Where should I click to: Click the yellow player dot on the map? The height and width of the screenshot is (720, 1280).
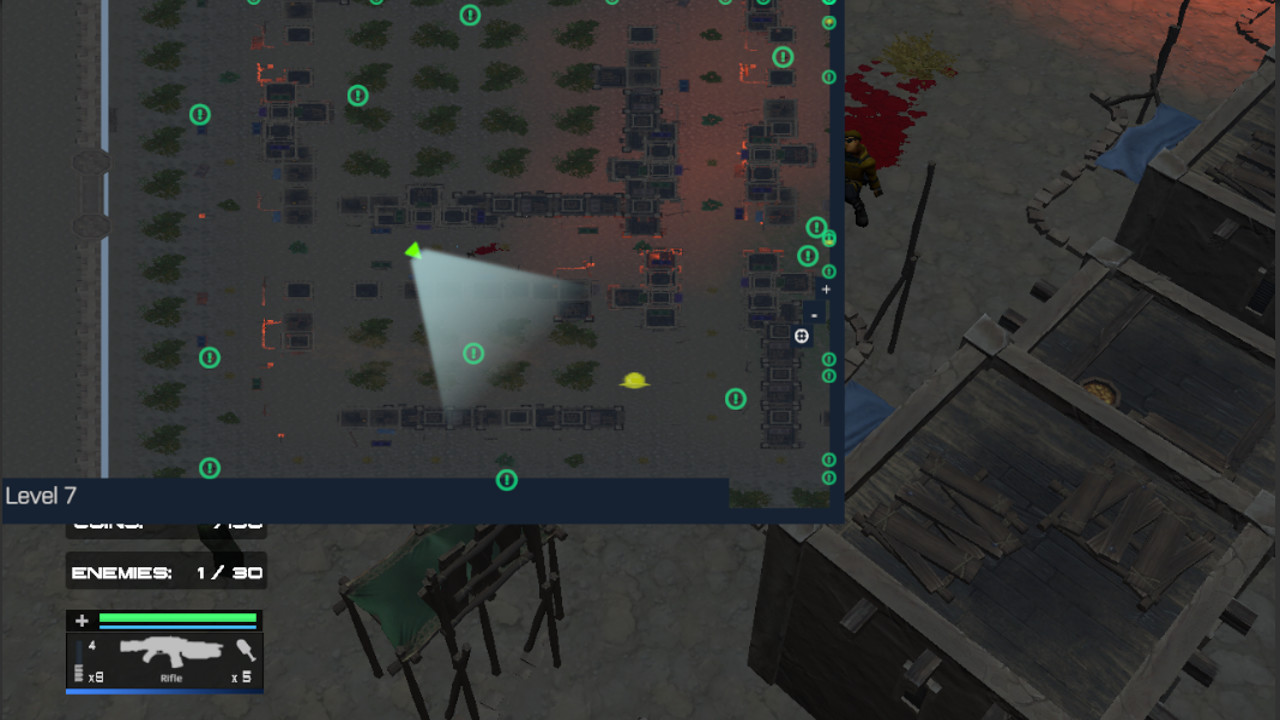pos(634,379)
